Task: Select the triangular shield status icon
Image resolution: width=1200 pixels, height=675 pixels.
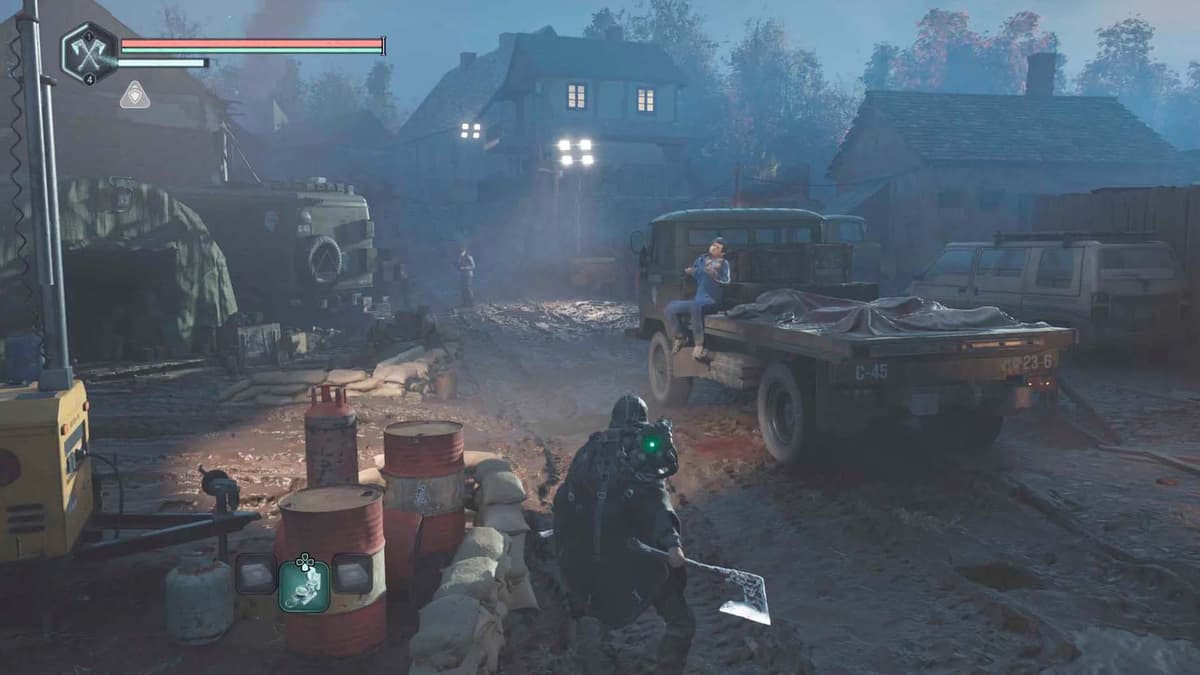Action: click(134, 95)
